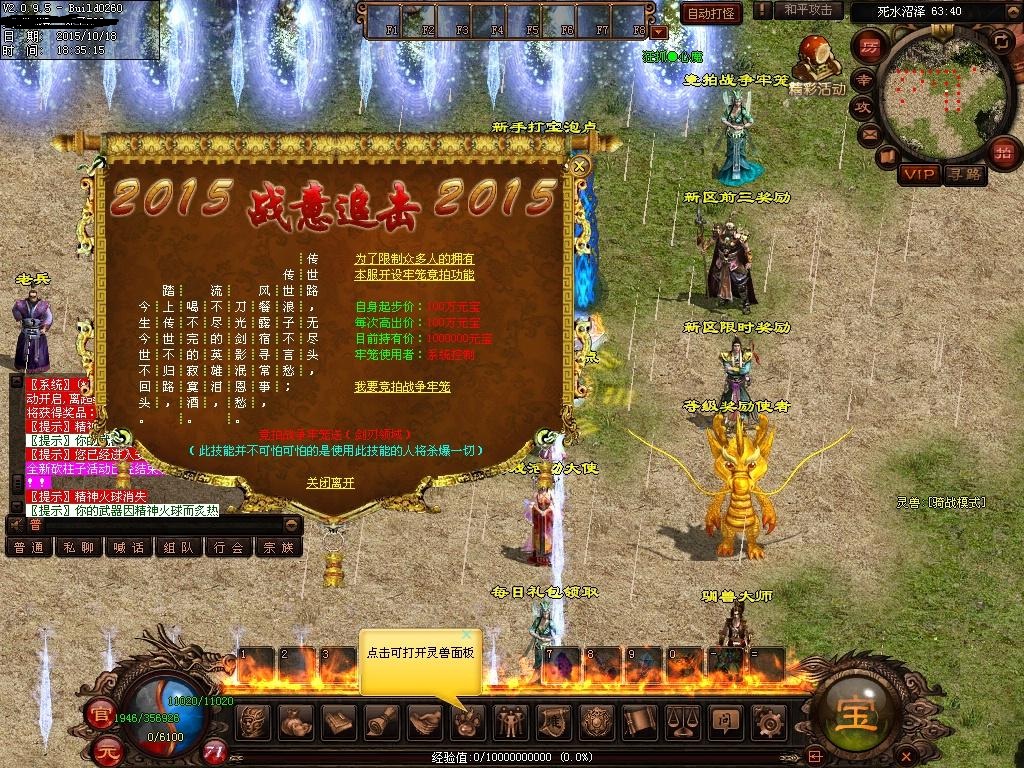The height and width of the screenshot is (768, 1024).
Task: Open the mail envelope icon by the minimap
Action: click(869, 133)
